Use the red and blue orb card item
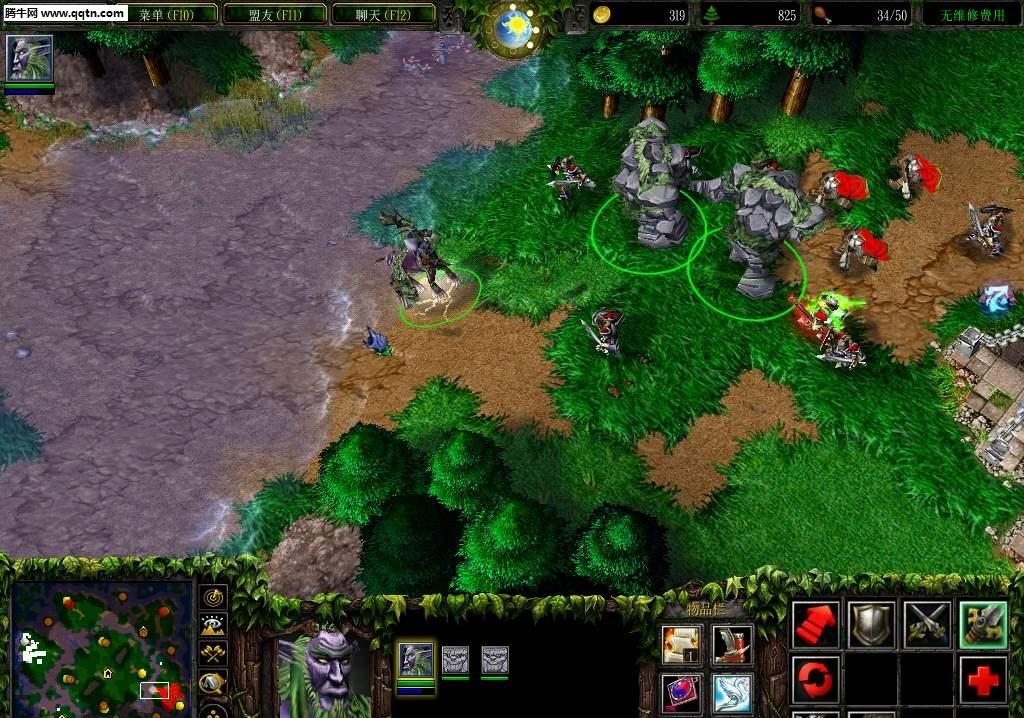This screenshot has width=1024, height=718. coord(682,693)
